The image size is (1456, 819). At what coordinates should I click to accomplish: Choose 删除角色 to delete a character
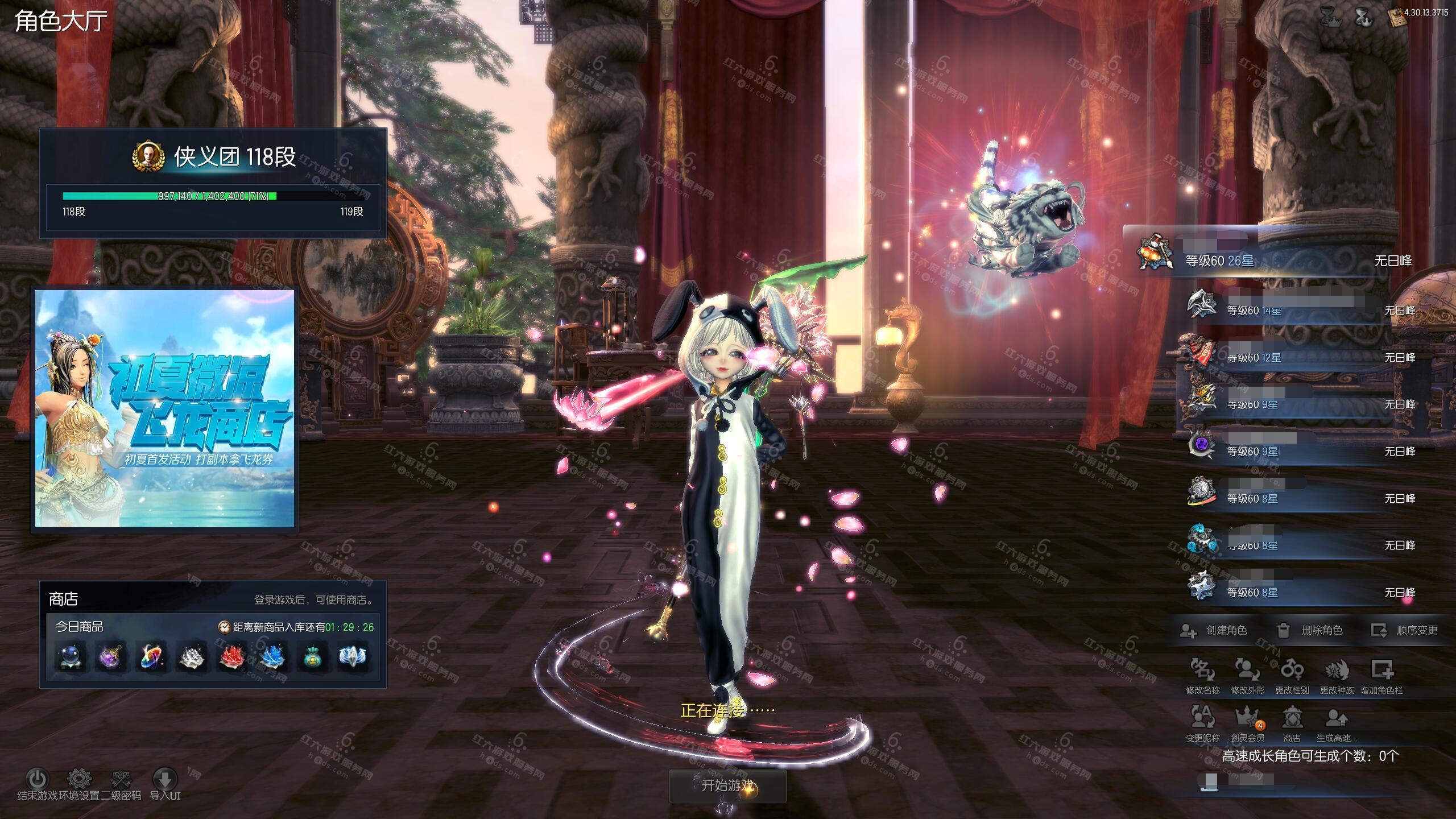coord(1310,630)
